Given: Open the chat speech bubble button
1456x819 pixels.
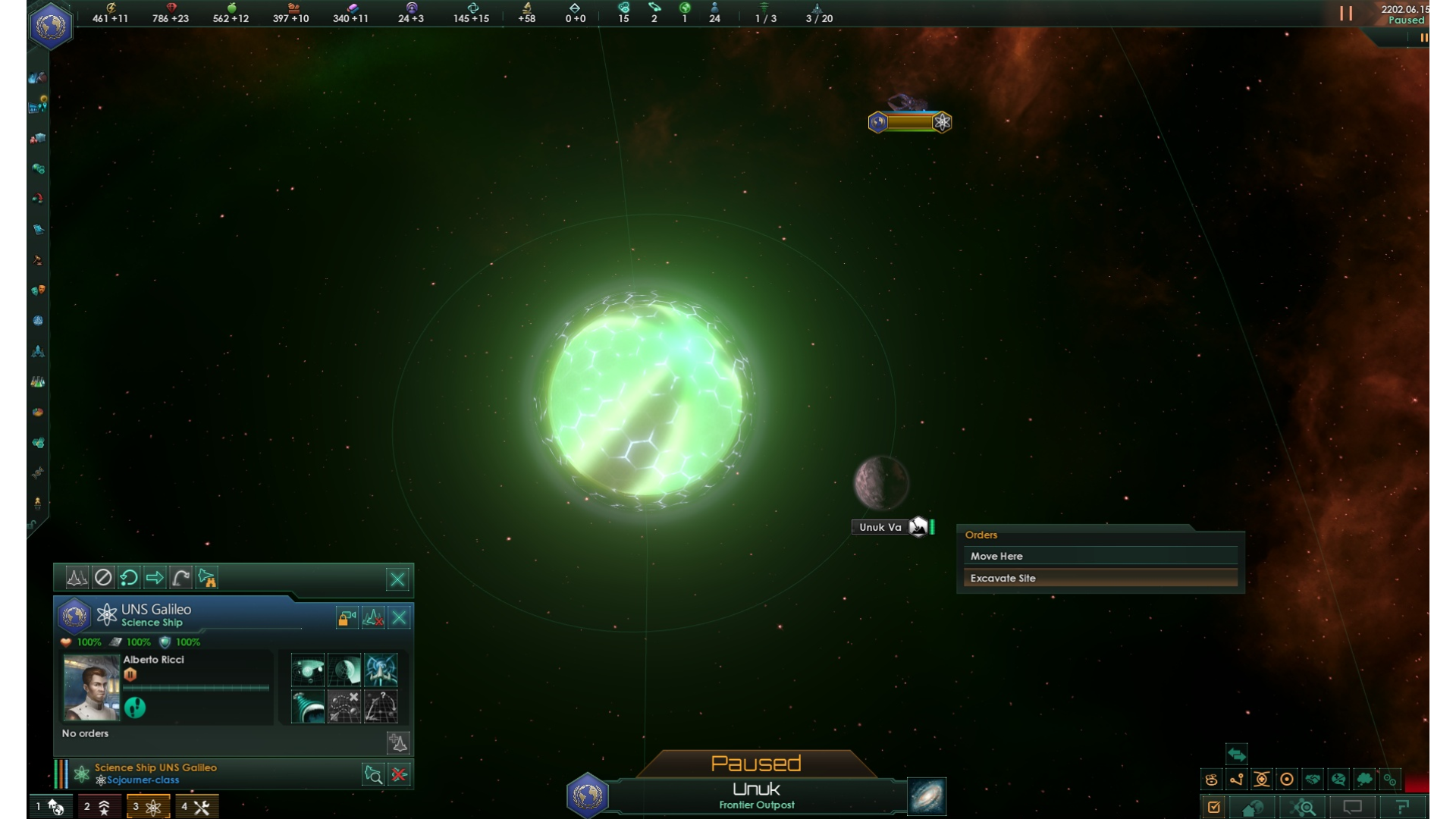Looking at the screenshot, I should pyautogui.click(x=1352, y=807).
